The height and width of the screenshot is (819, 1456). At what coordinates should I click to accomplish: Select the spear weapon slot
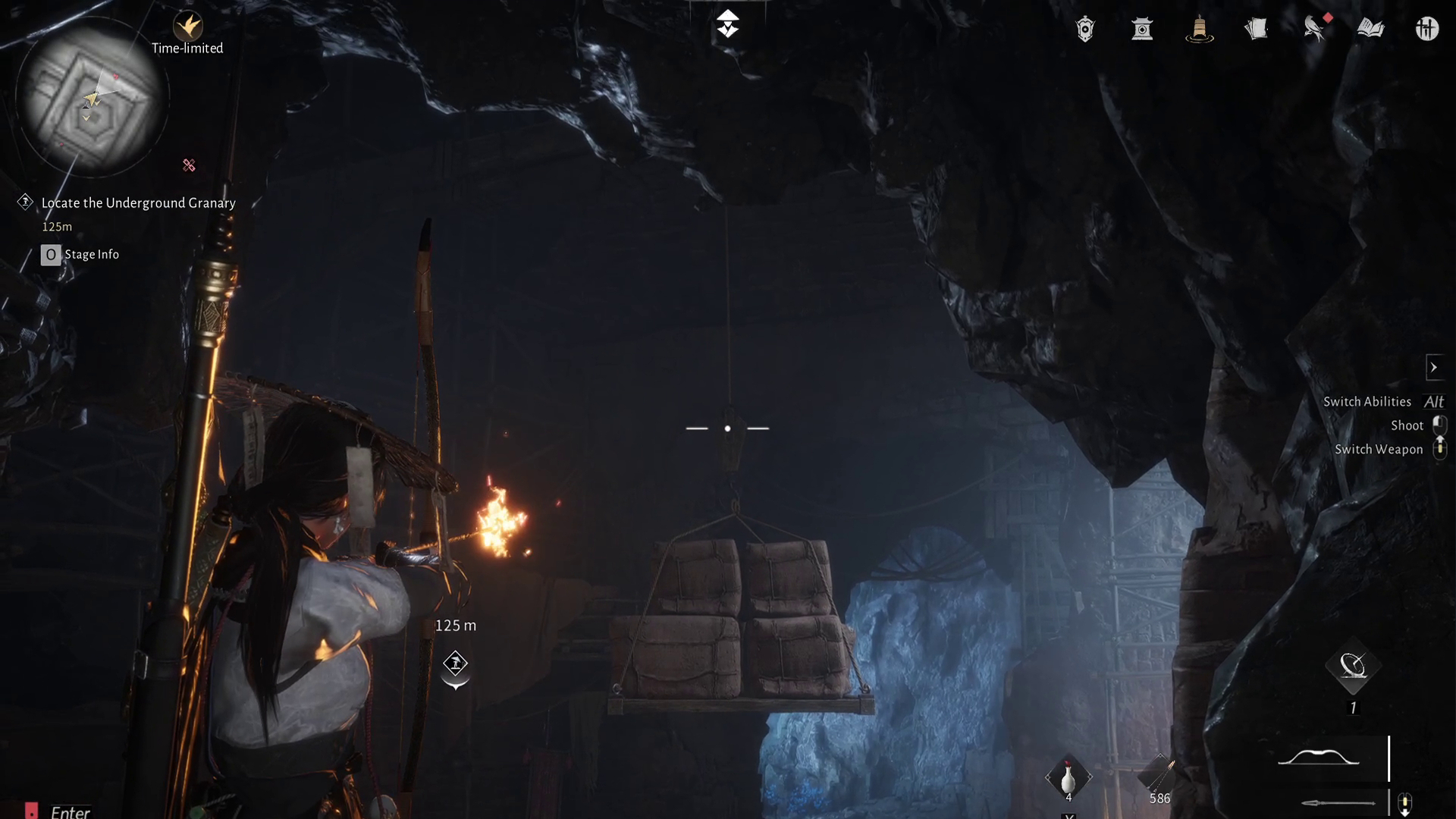pos(1338,802)
